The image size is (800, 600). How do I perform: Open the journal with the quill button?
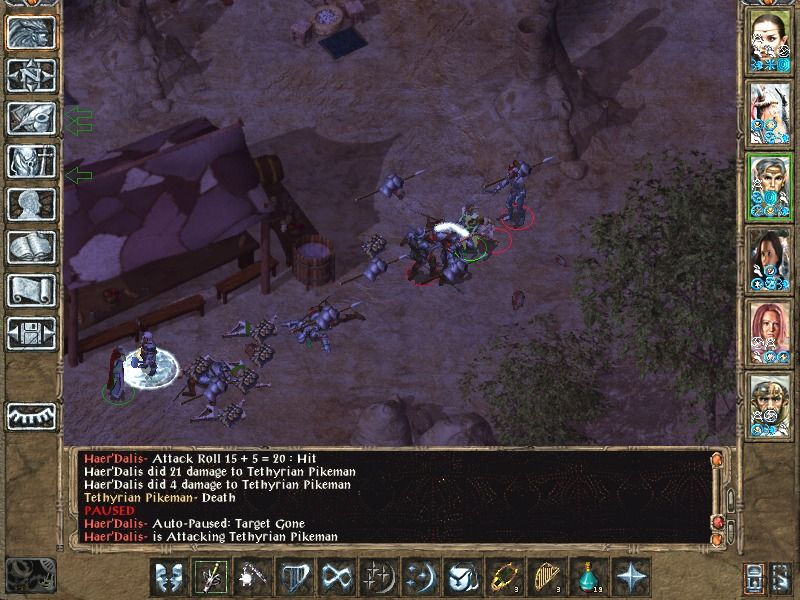(29, 118)
